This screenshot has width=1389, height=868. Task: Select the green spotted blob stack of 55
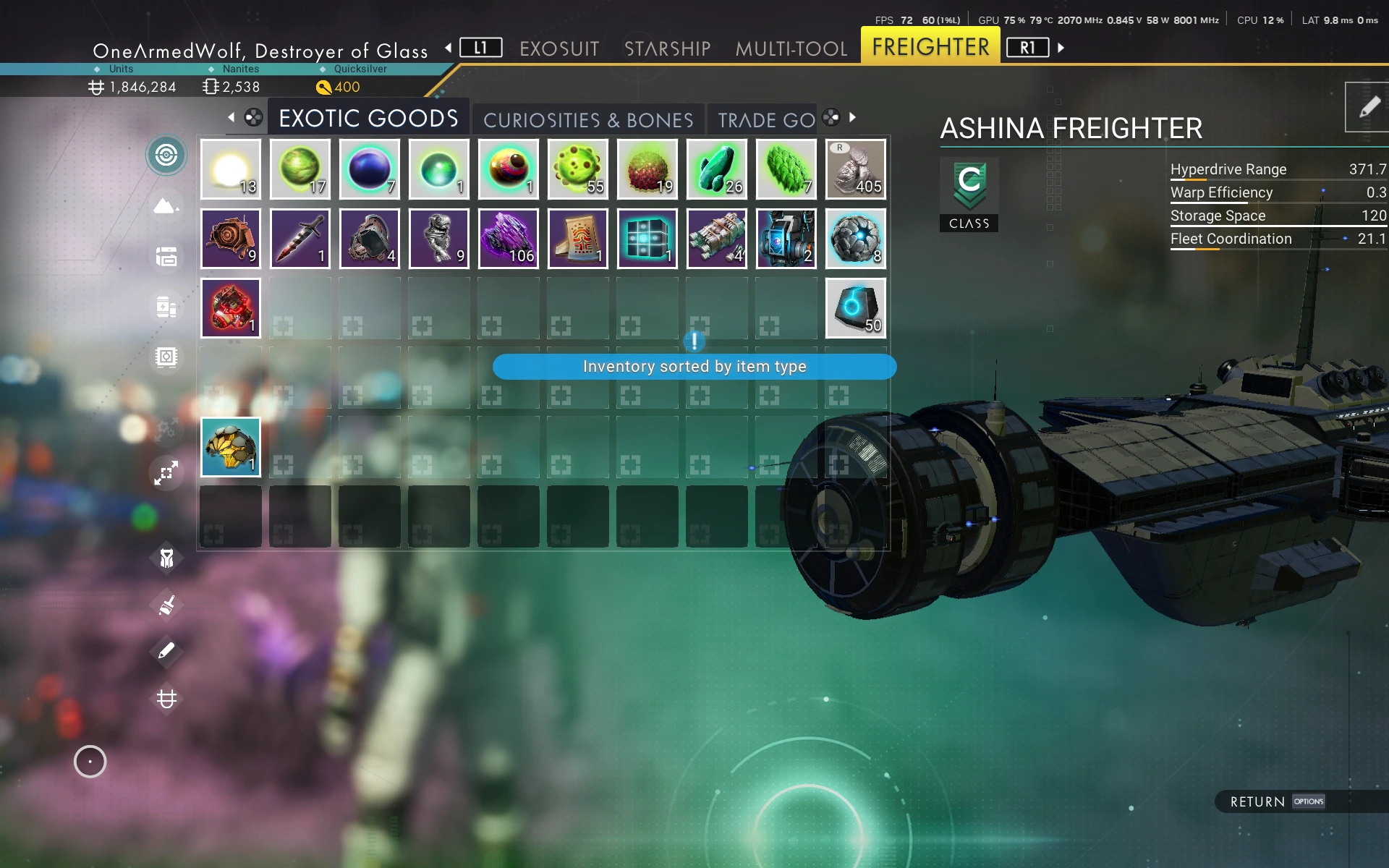coord(578,169)
